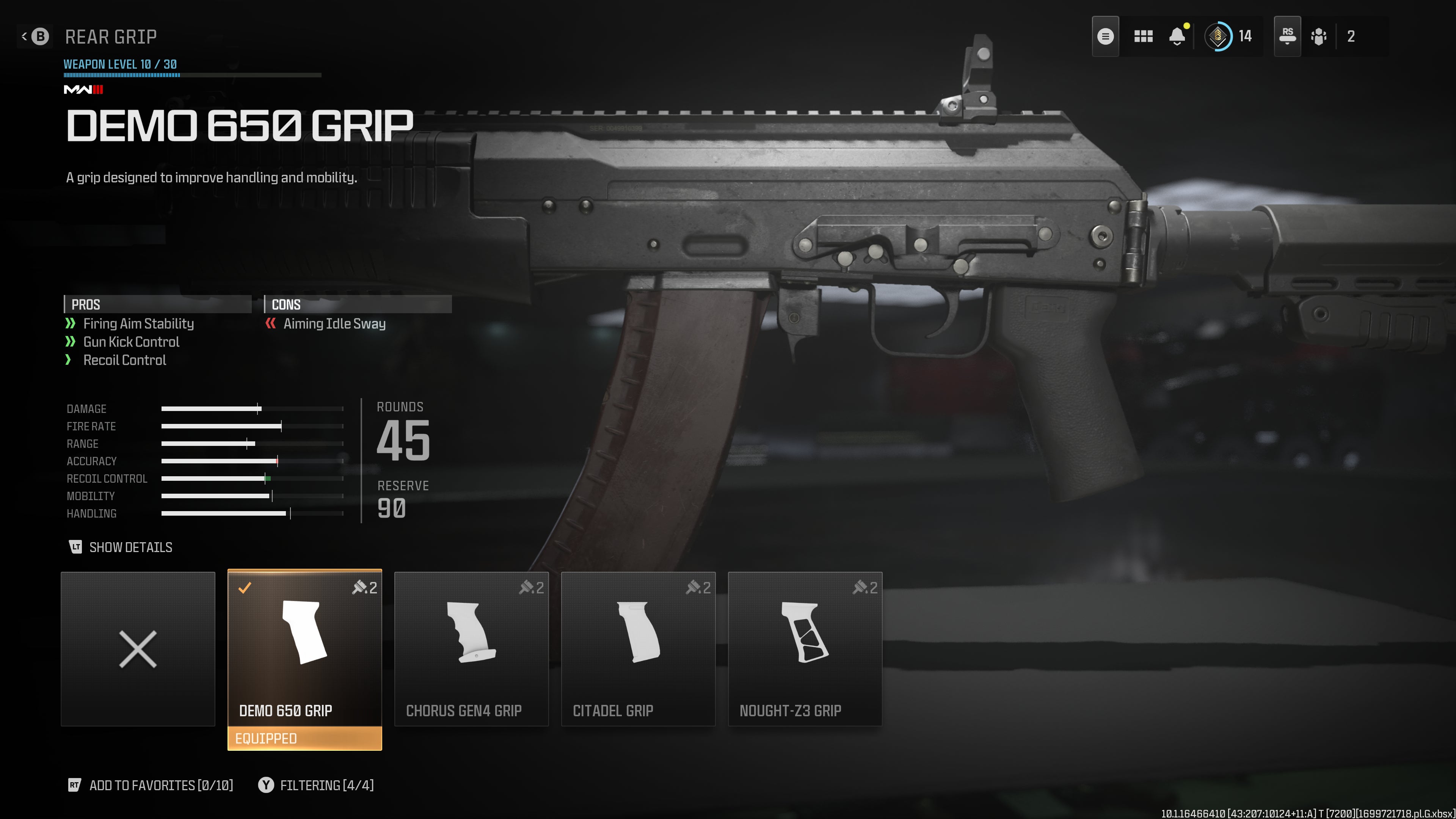Equip the Citadel Grip attachment

coord(637,649)
